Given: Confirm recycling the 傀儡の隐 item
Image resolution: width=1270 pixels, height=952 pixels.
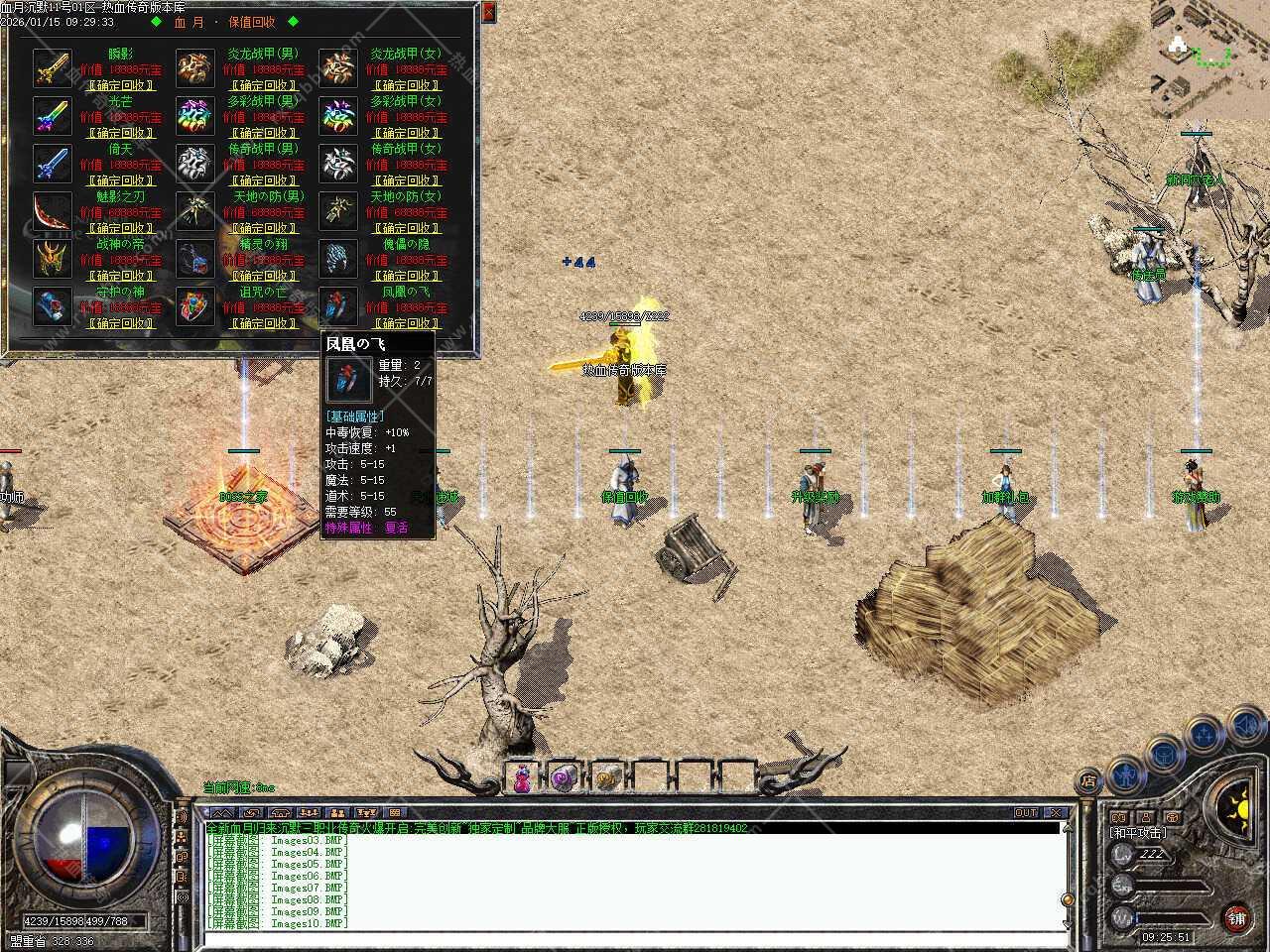Looking at the screenshot, I should click(406, 276).
